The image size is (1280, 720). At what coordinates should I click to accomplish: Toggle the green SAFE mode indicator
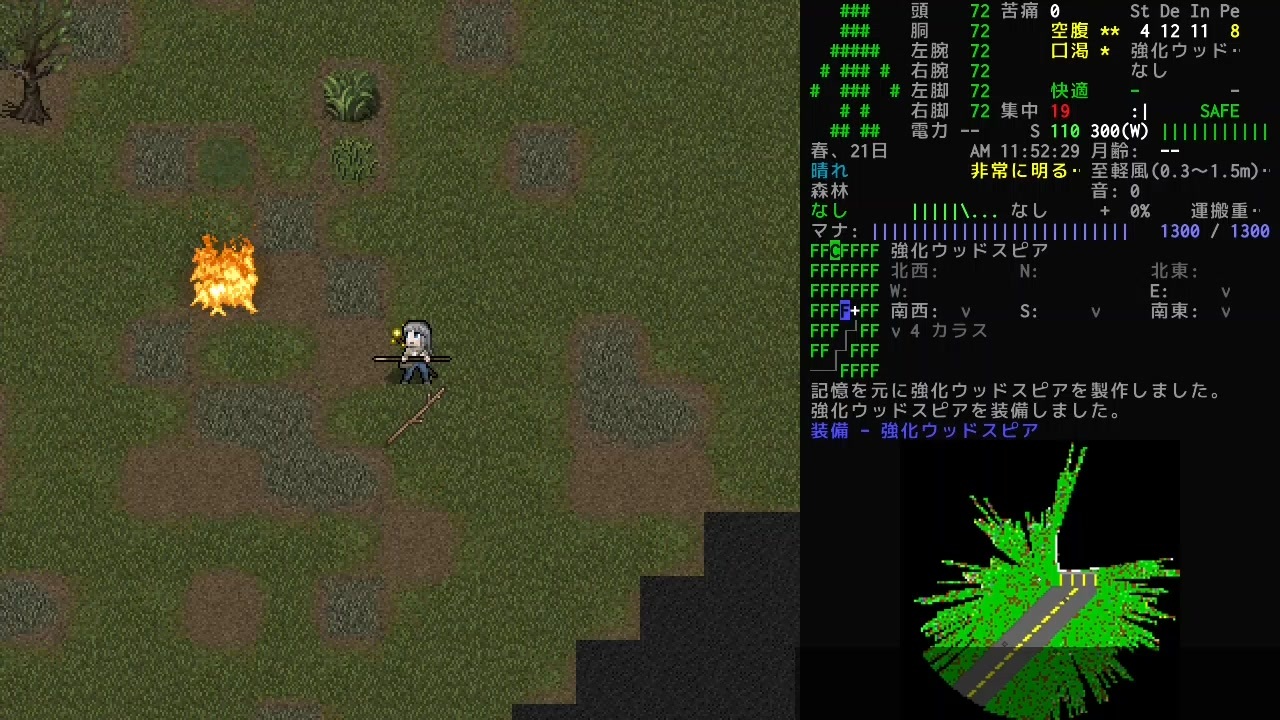(1219, 111)
